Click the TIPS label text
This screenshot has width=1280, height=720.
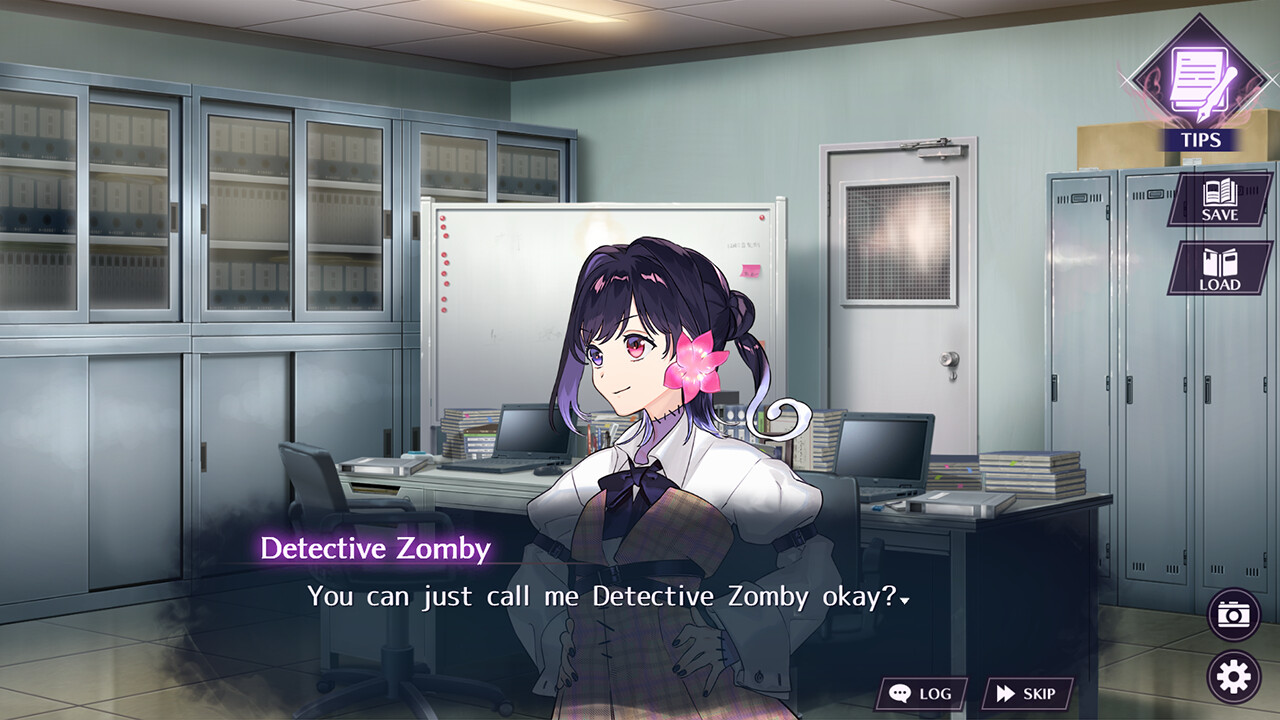click(x=1203, y=140)
